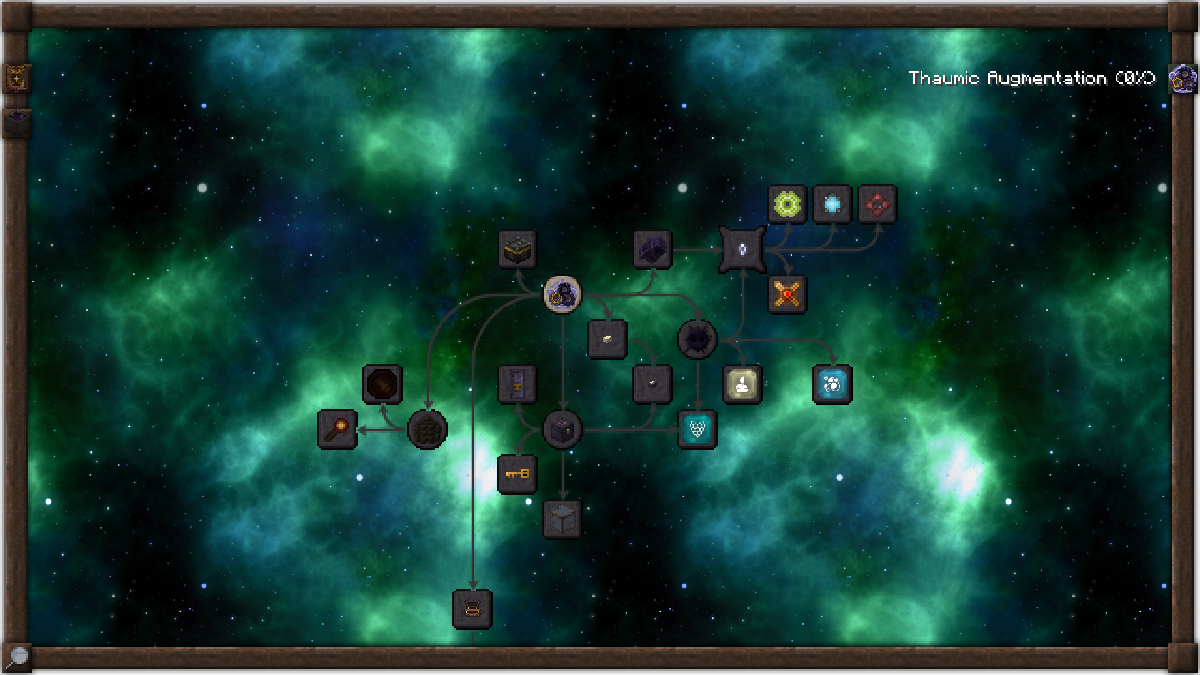Open the blue swirling orbs research node
The image size is (1200, 675).
click(832, 384)
